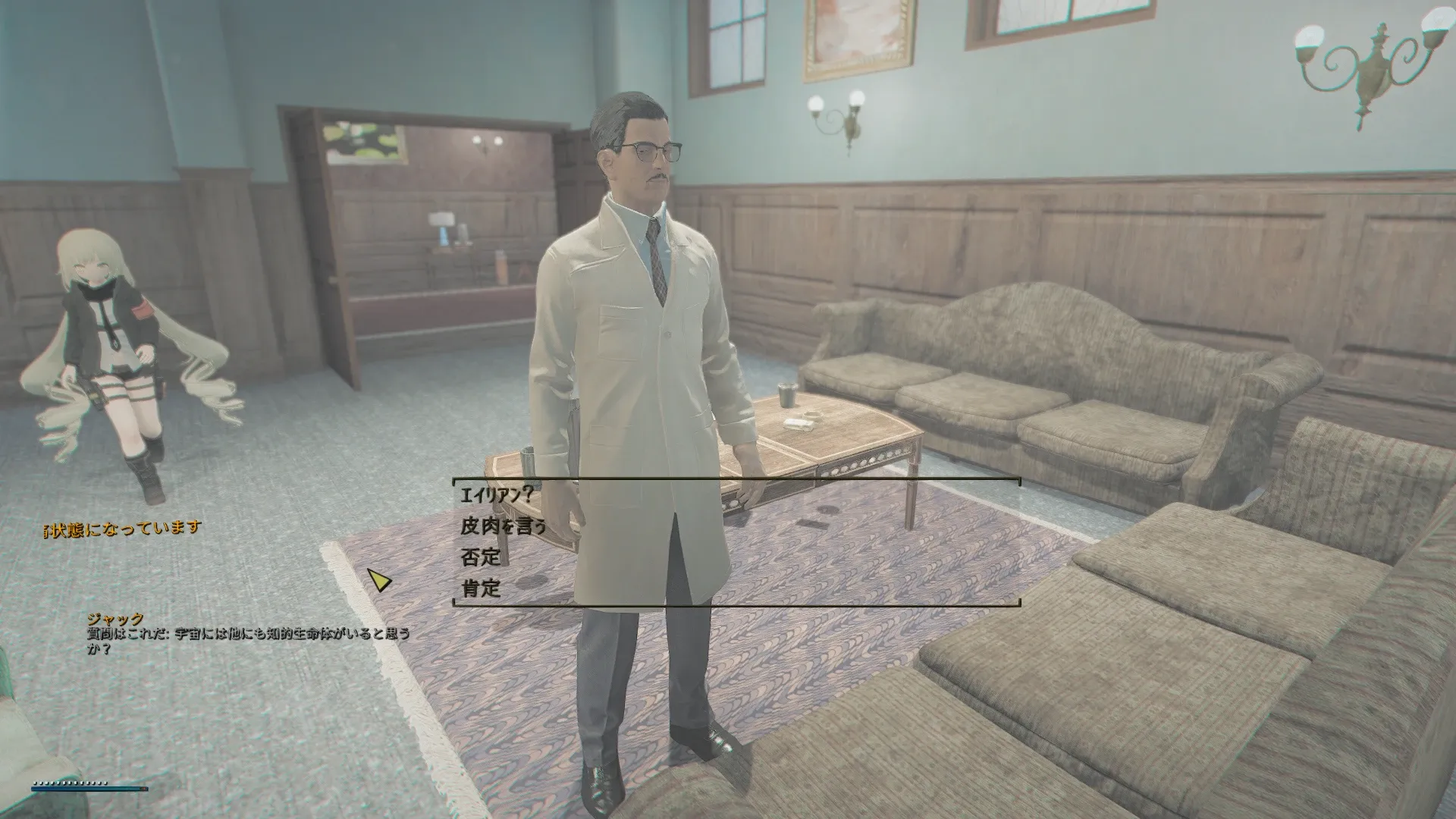Answer with the 肯定 option
The width and height of the screenshot is (1456, 819).
(x=481, y=588)
